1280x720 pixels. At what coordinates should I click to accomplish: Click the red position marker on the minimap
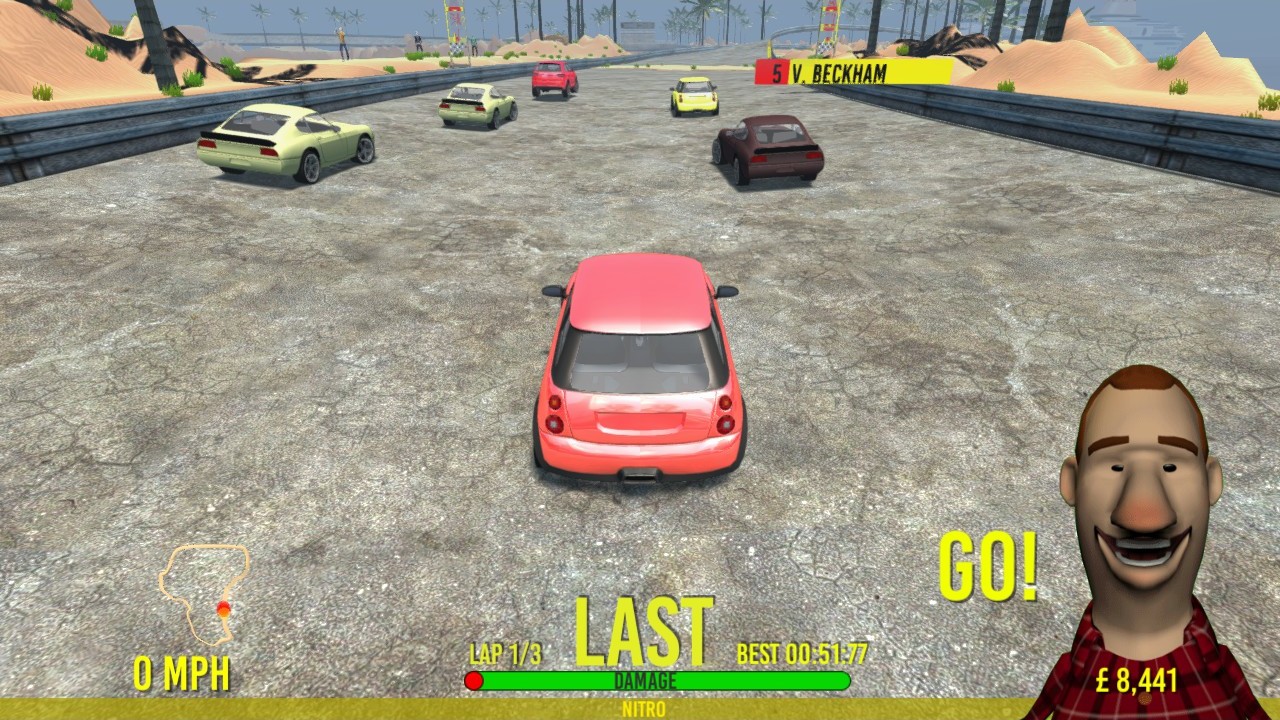pyautogui.click(x=225, y=607)
